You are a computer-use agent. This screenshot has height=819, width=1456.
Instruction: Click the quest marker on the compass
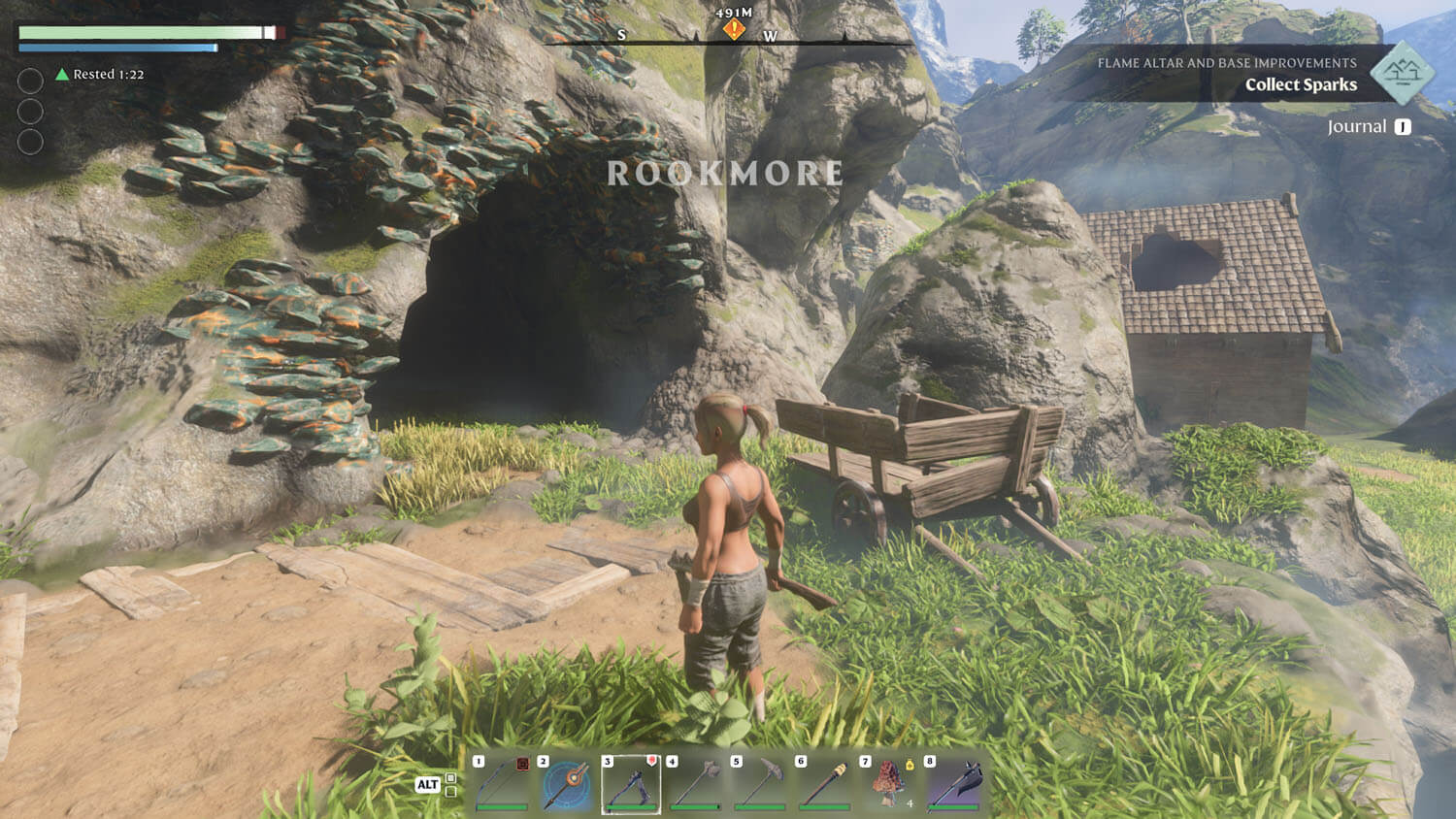click(734, 30)
